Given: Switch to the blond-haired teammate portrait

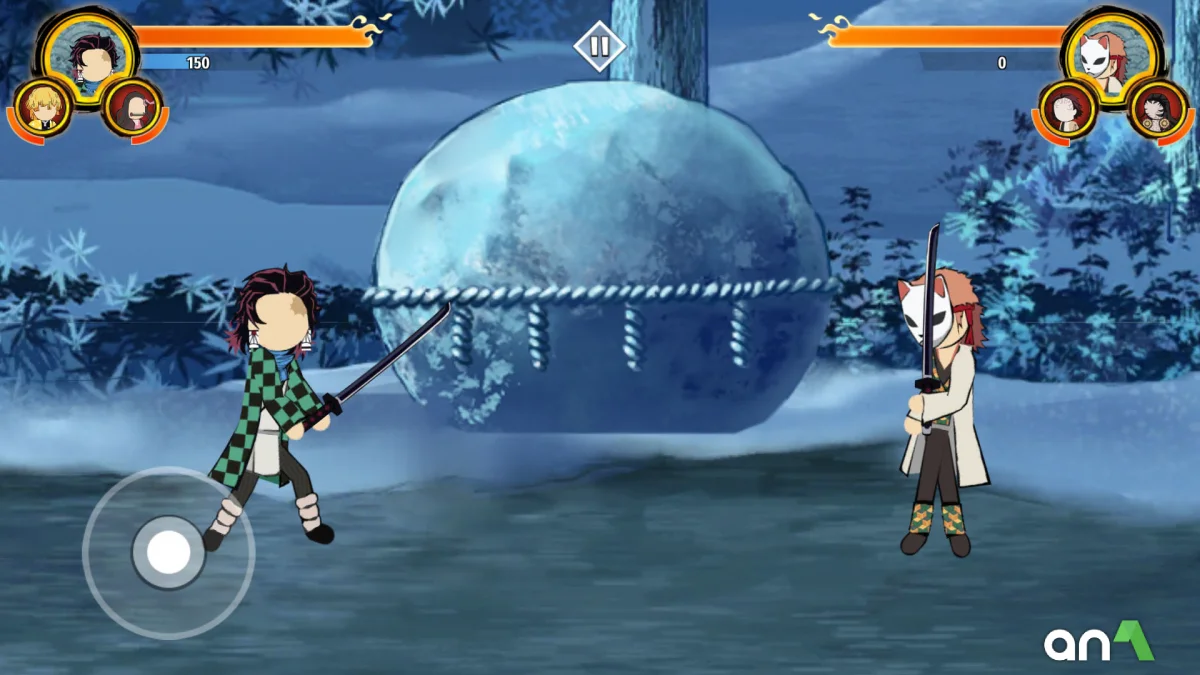Looking at the screenshot, I should pyautogui.click(x=42, y=108).
